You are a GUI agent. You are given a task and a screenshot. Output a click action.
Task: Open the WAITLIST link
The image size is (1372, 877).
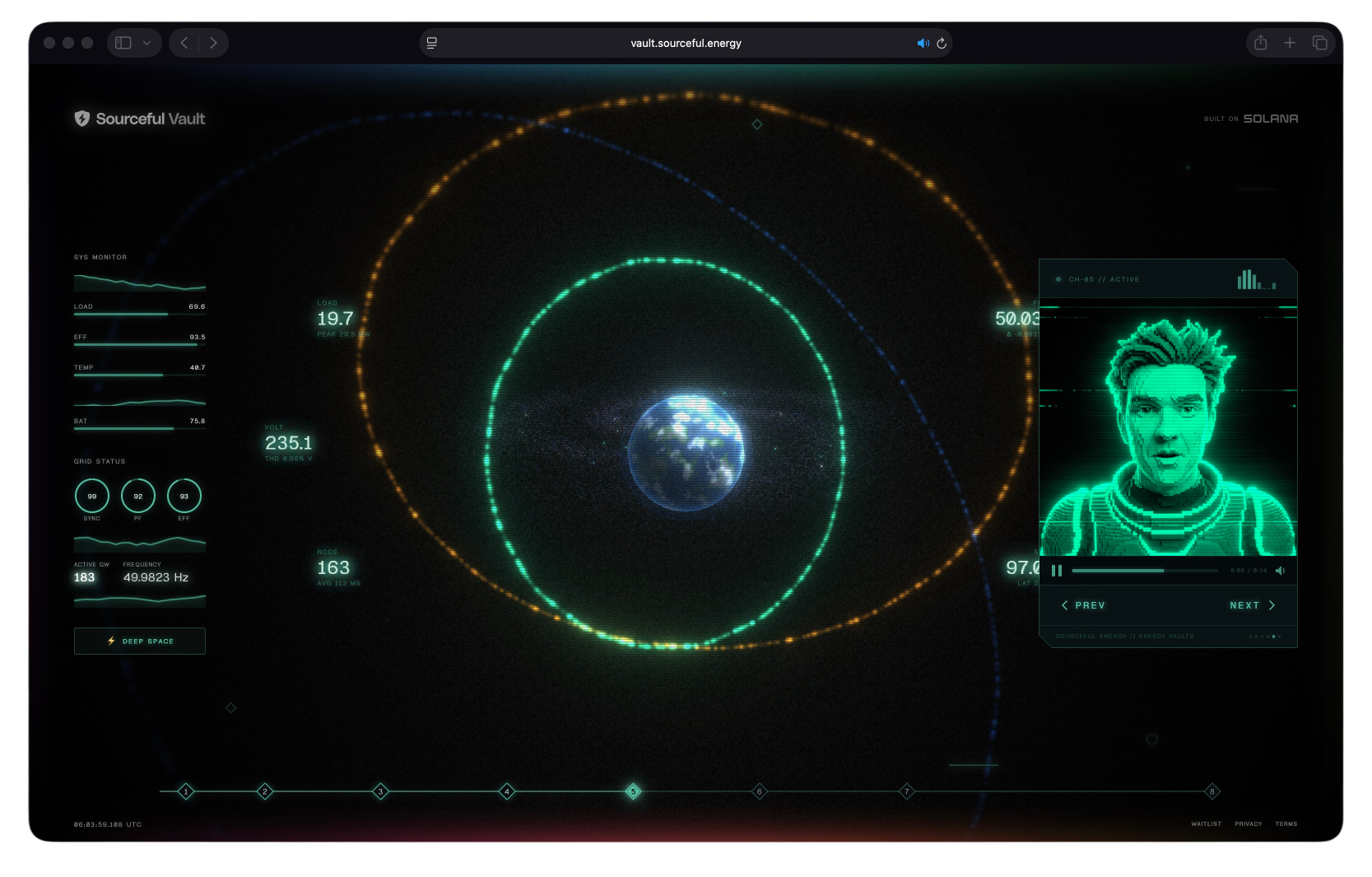click(1206, 823)
